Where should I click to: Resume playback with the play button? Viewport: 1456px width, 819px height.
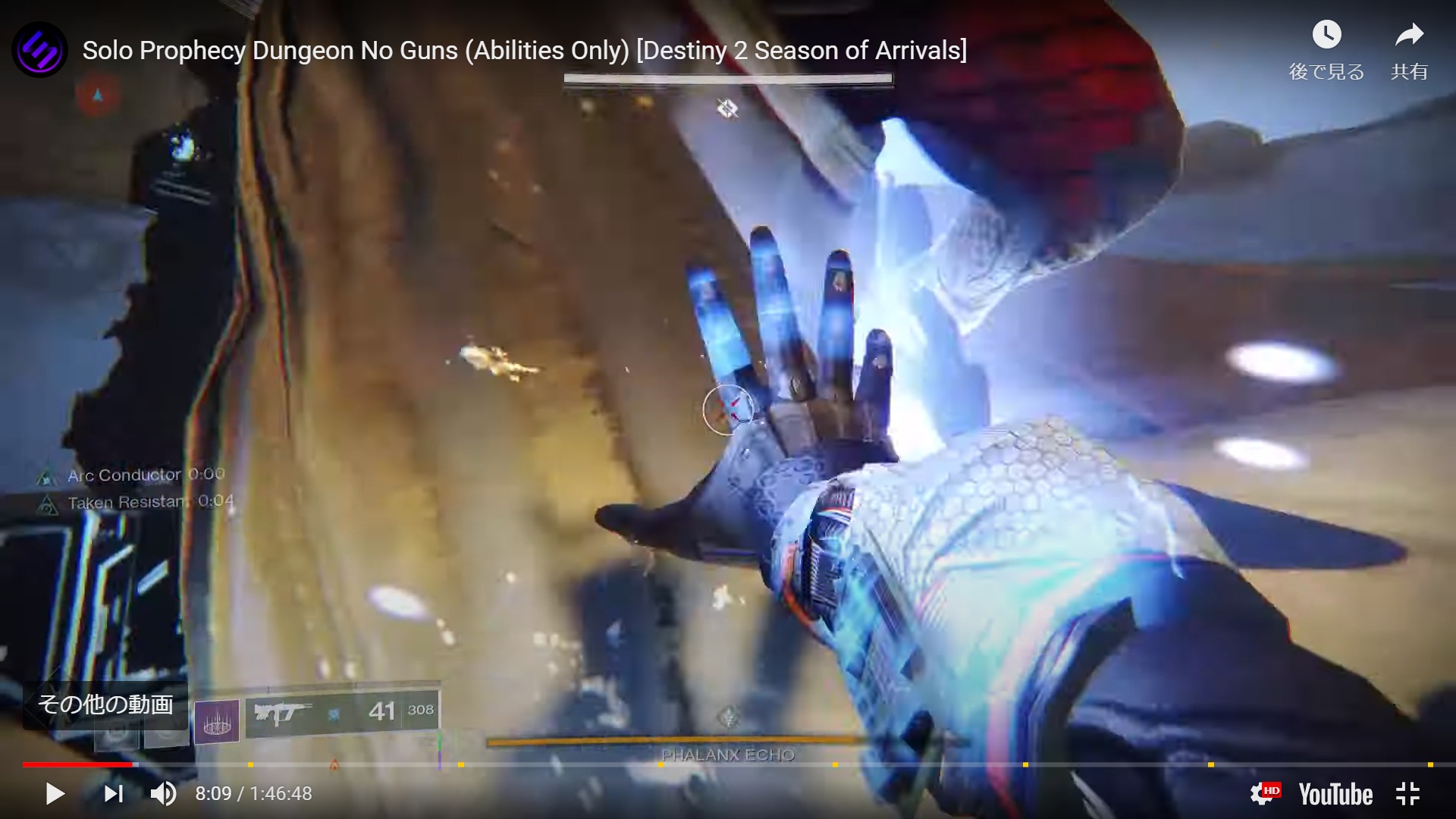coord(53,794)
